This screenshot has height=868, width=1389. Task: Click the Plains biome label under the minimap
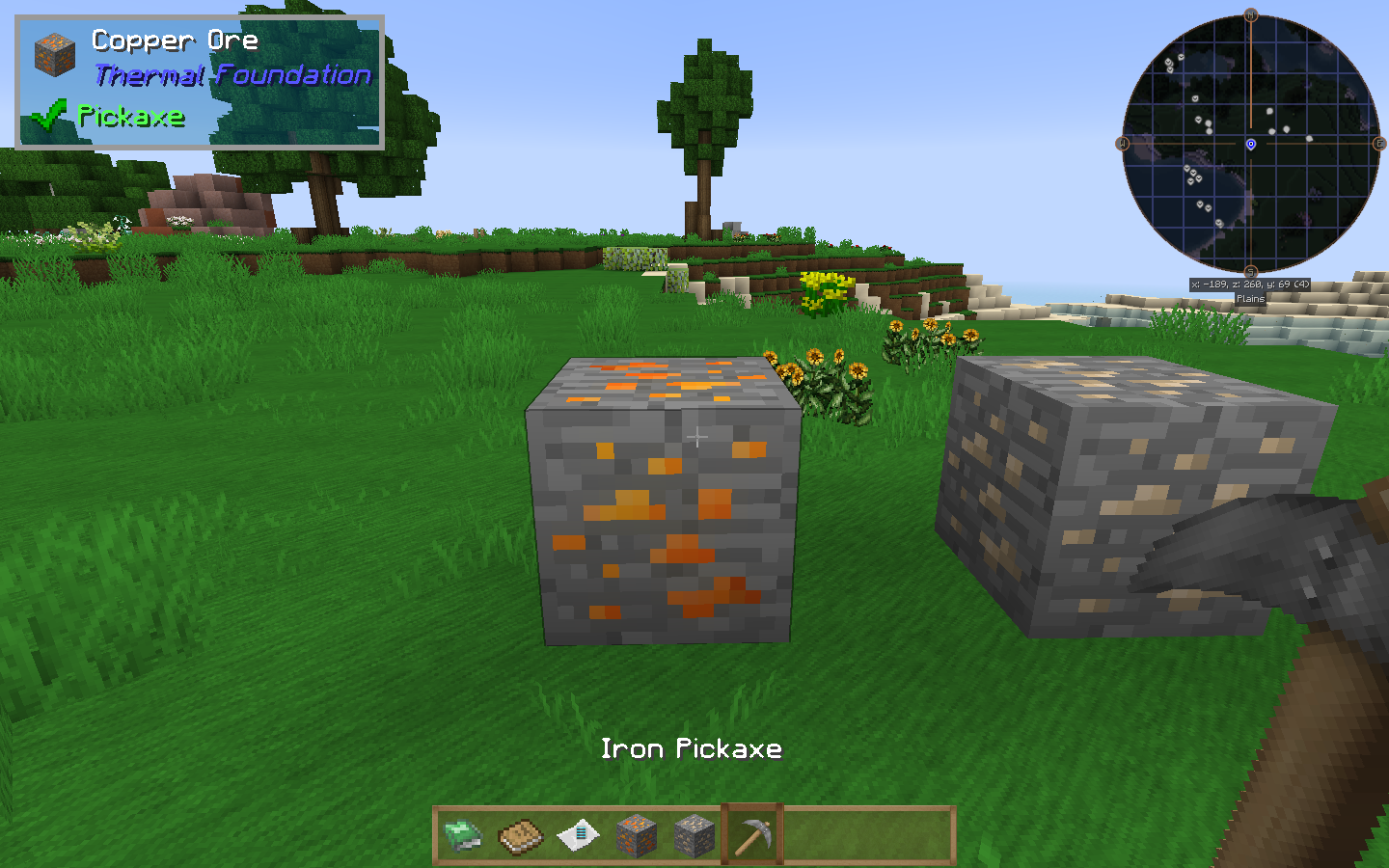click(1253, 299)
